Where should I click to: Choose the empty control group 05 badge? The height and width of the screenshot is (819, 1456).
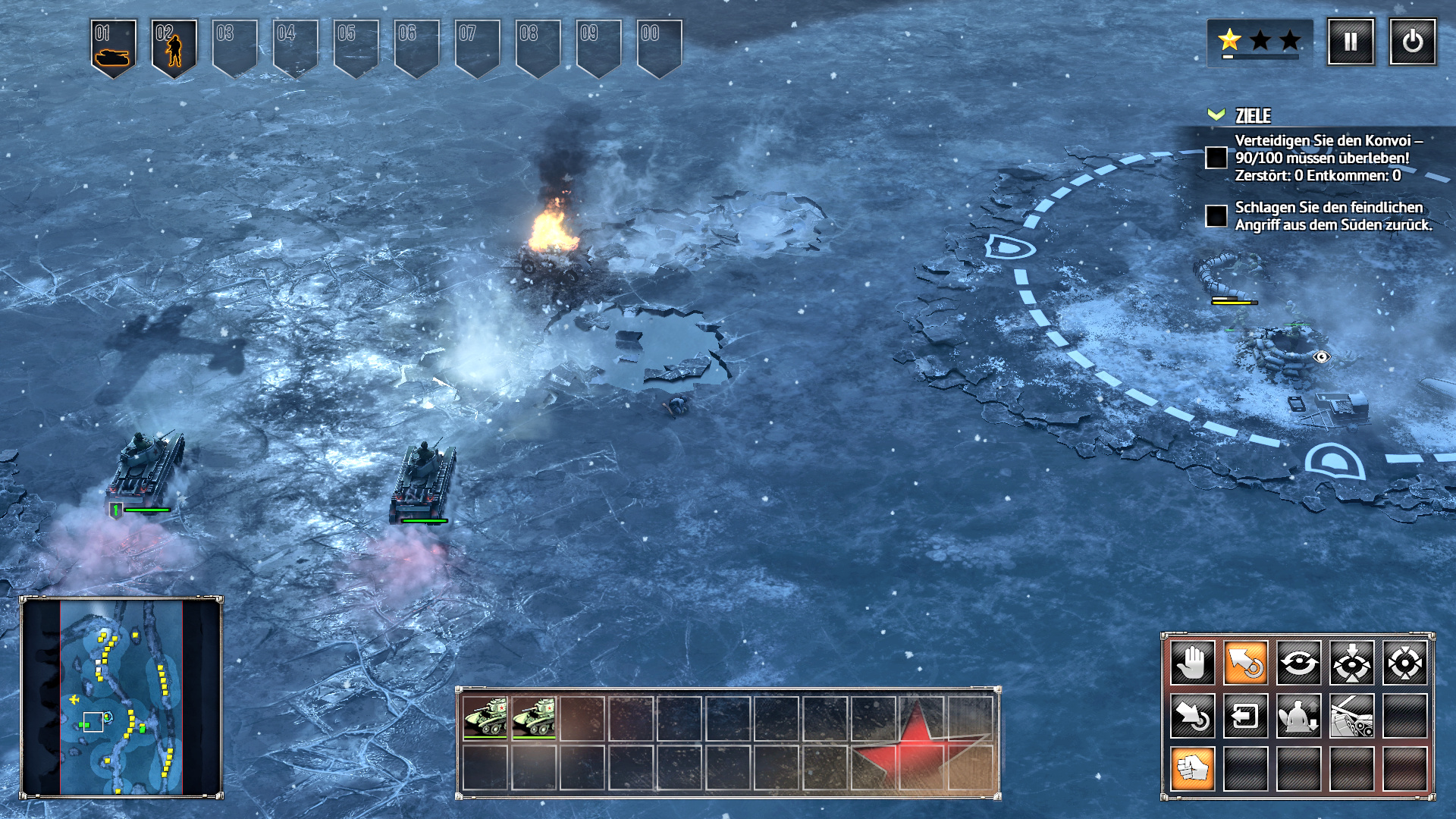point(356,47)
